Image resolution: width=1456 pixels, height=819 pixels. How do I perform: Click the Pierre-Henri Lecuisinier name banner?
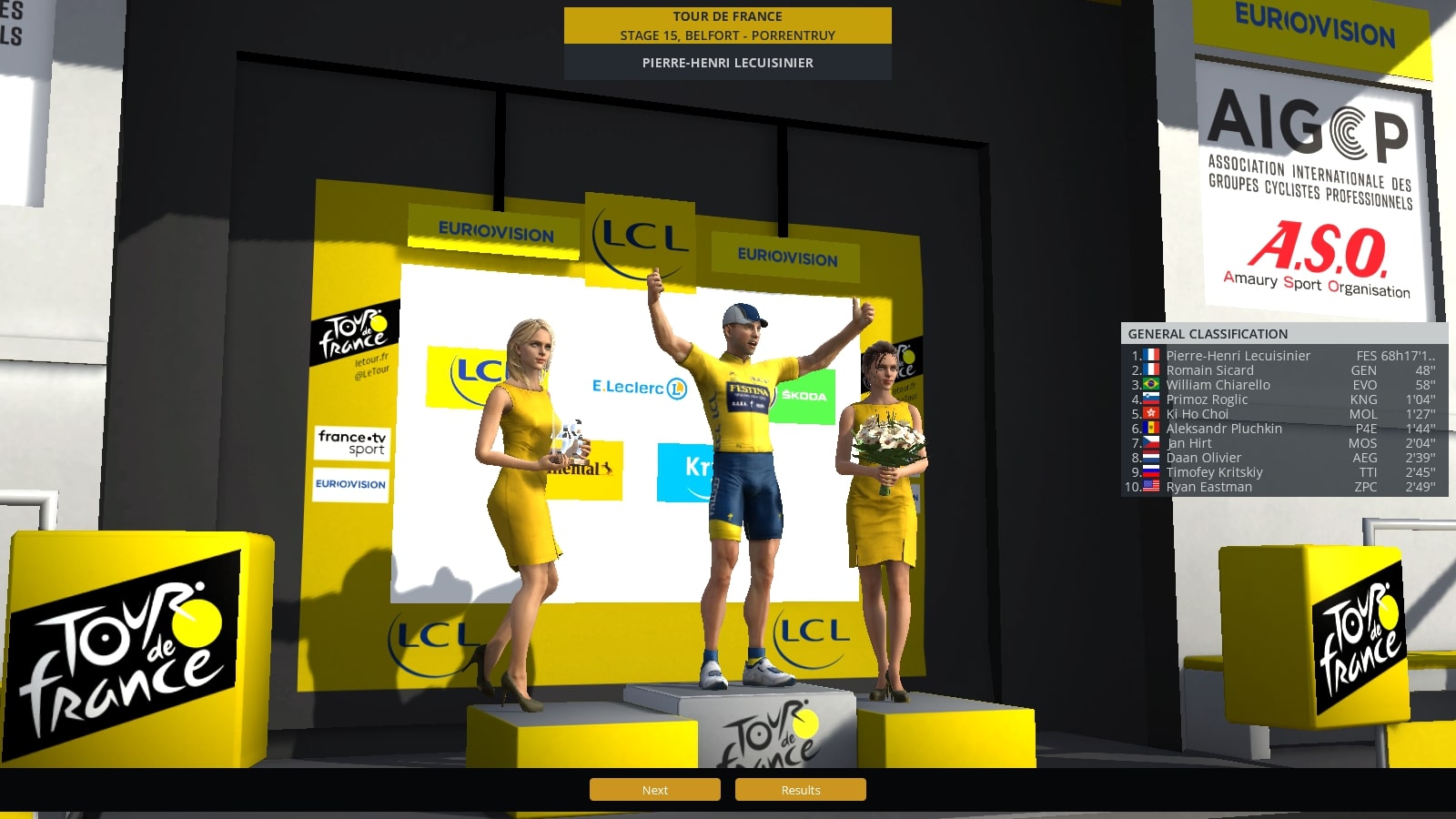726,64
